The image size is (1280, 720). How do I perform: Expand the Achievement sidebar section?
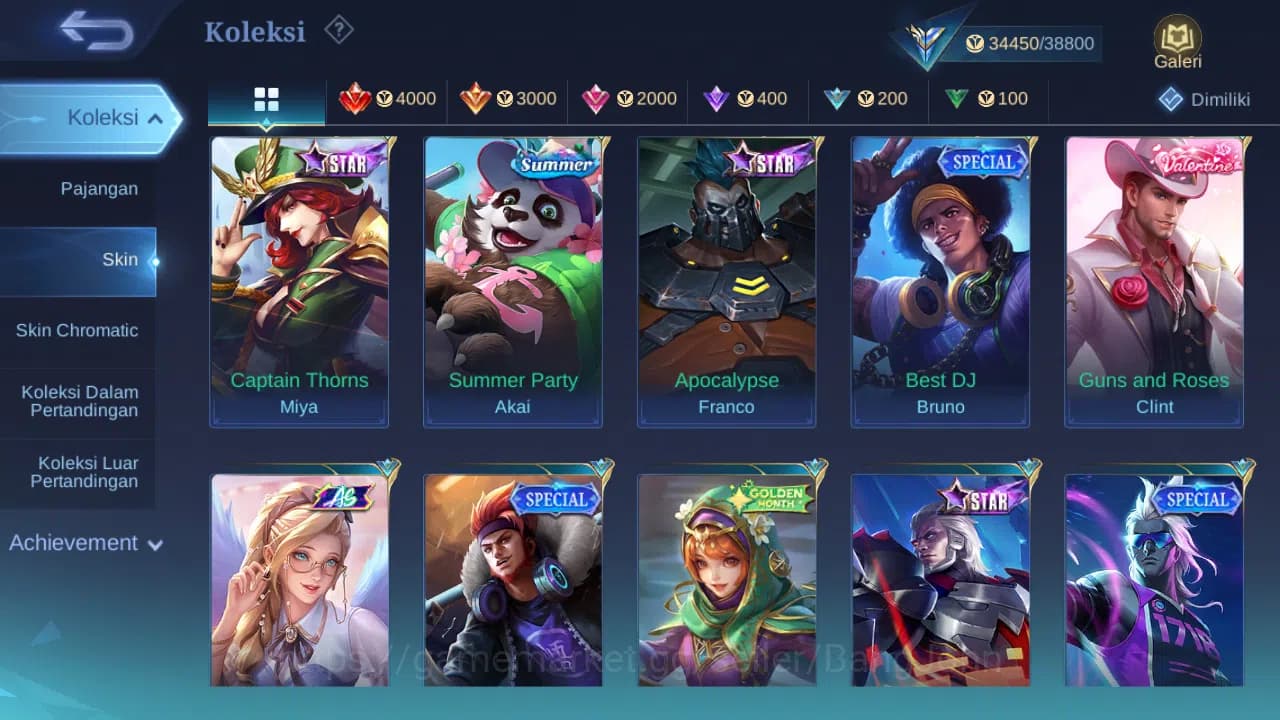pyautogui.click(x=85, y=543)
